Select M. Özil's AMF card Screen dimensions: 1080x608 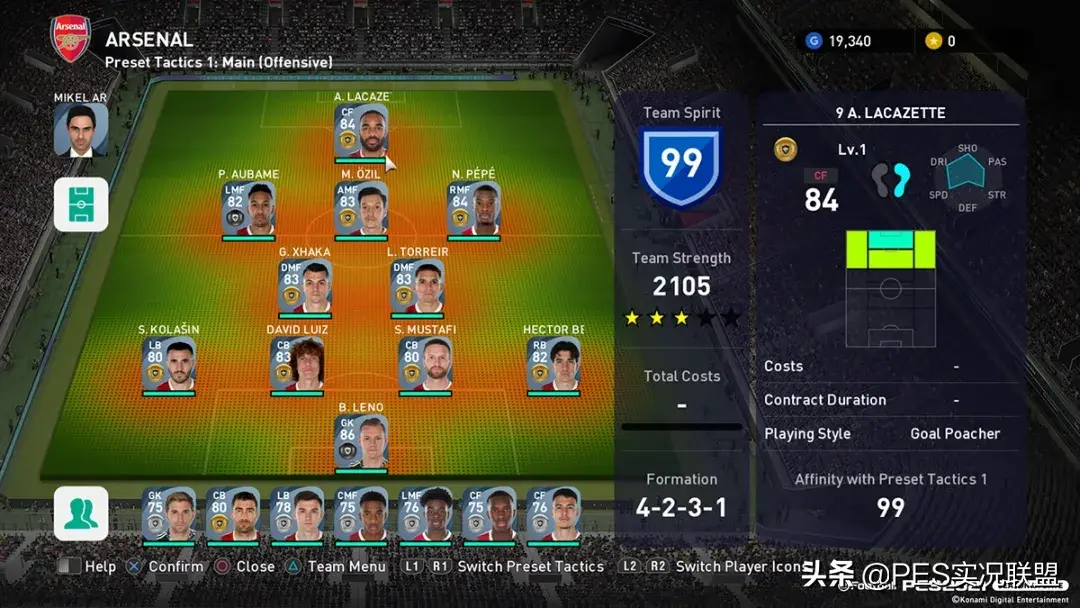[x=361, y=209]
